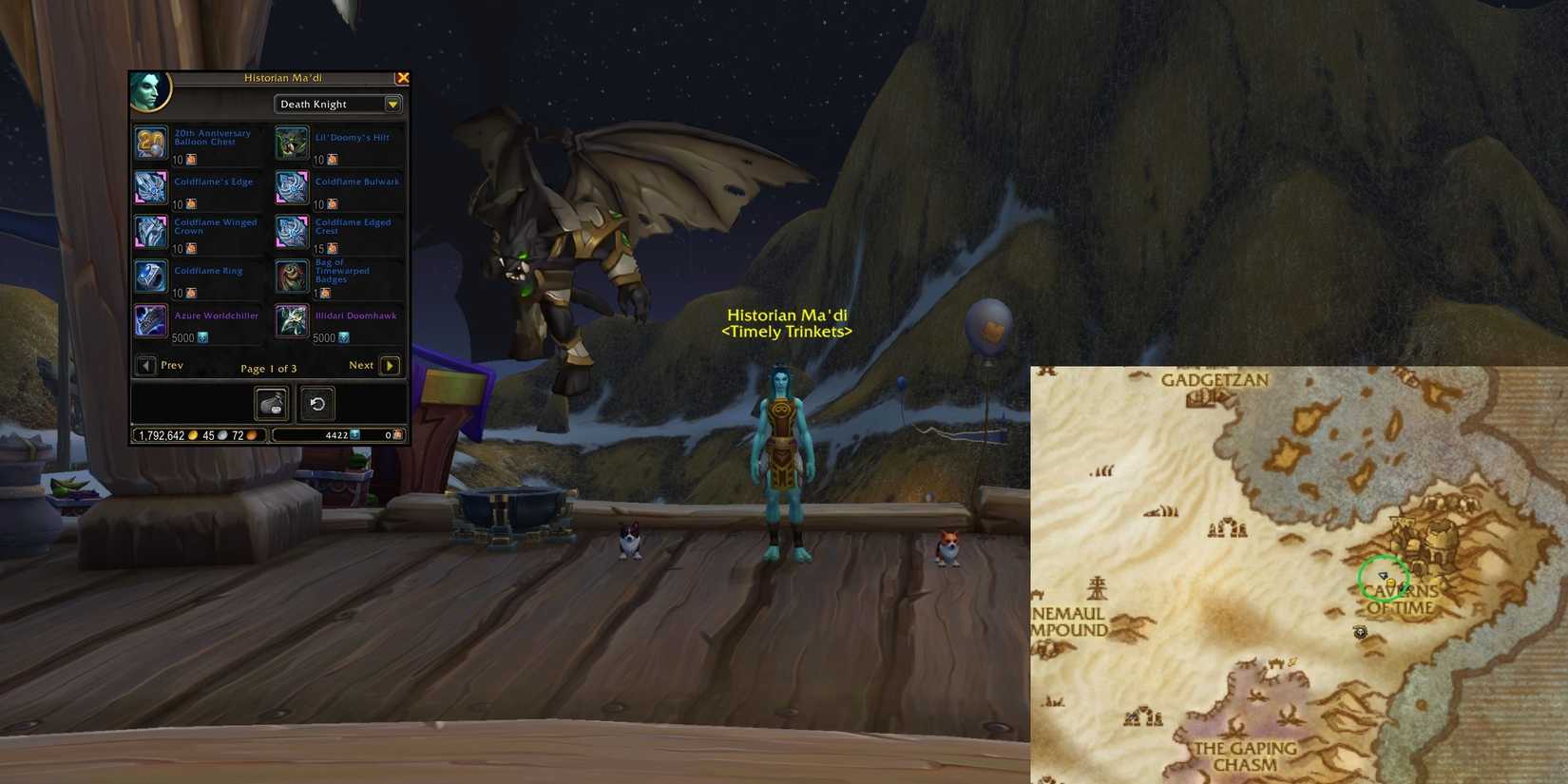Click the Next page arrow
1568x784 pixels.
(390, 365)
